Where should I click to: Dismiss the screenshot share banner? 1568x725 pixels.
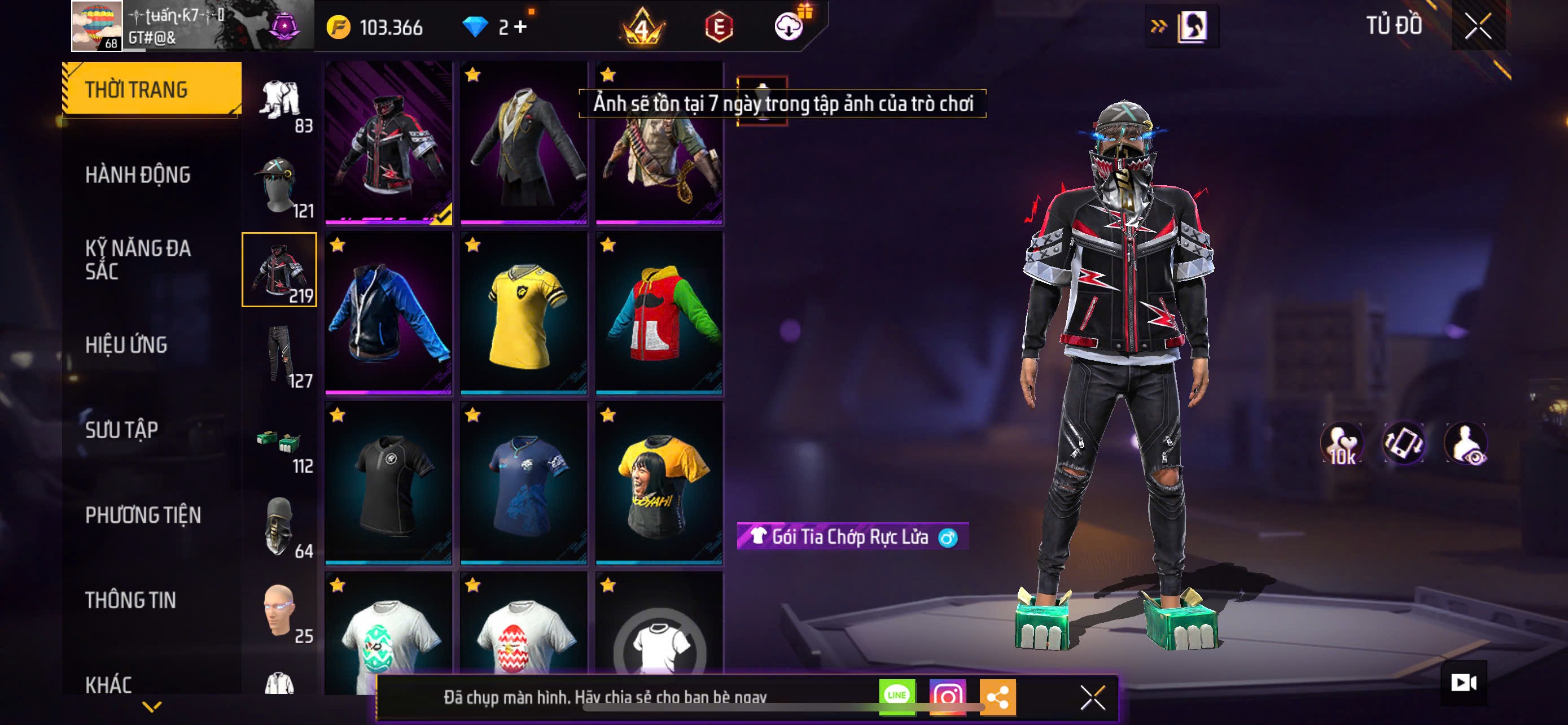click(x=1092, y=697)
